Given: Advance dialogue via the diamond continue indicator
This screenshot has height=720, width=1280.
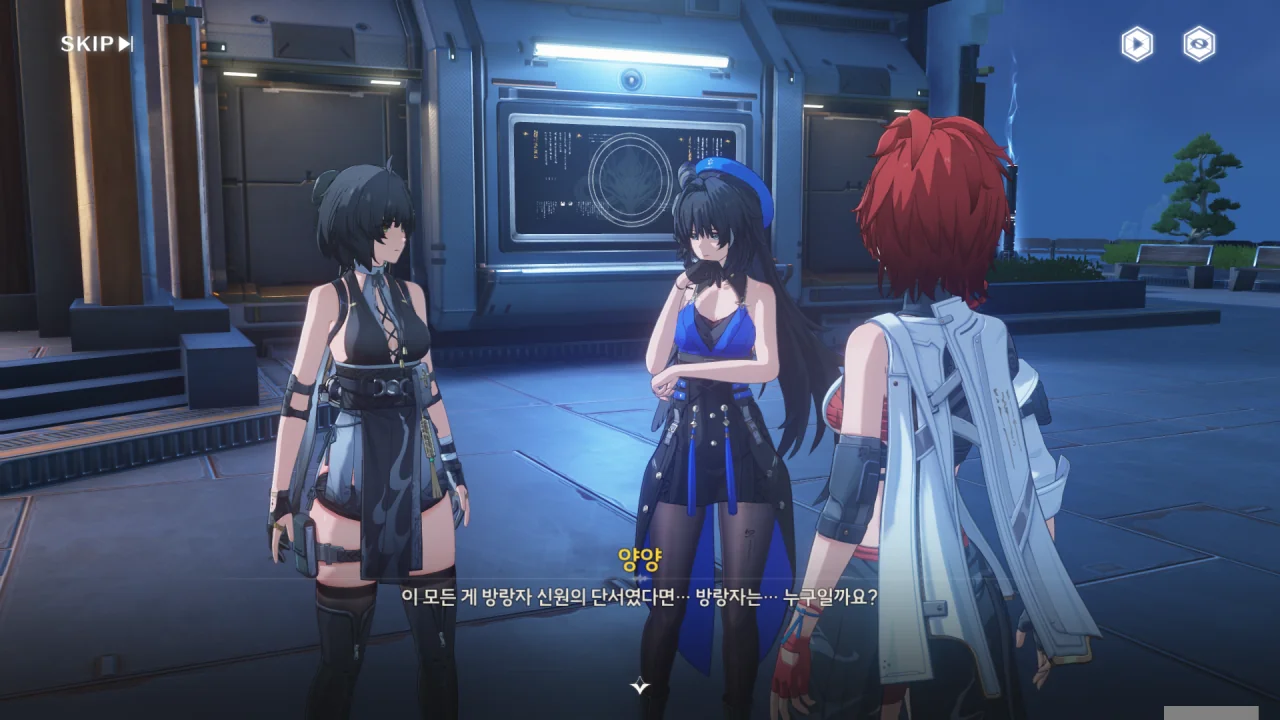Looking at the screenshot, I should click(640, 685).
